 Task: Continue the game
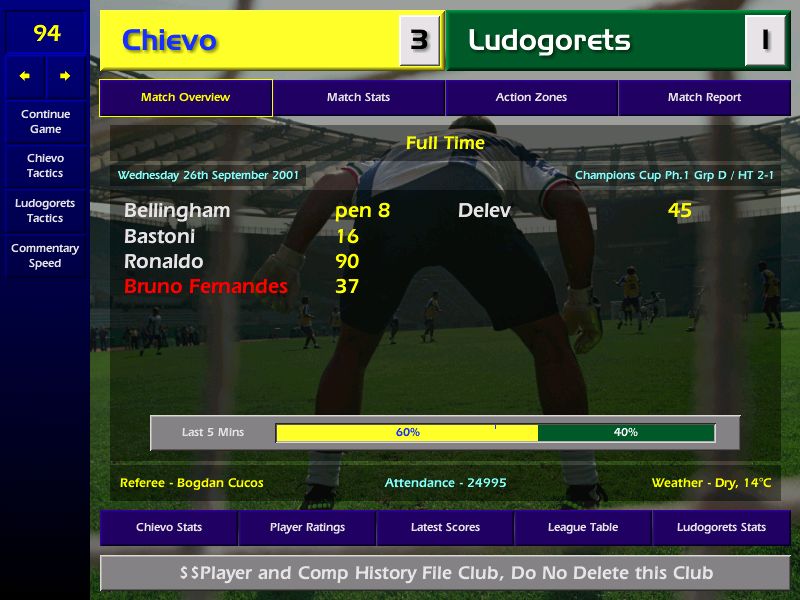tap(45, 121)
